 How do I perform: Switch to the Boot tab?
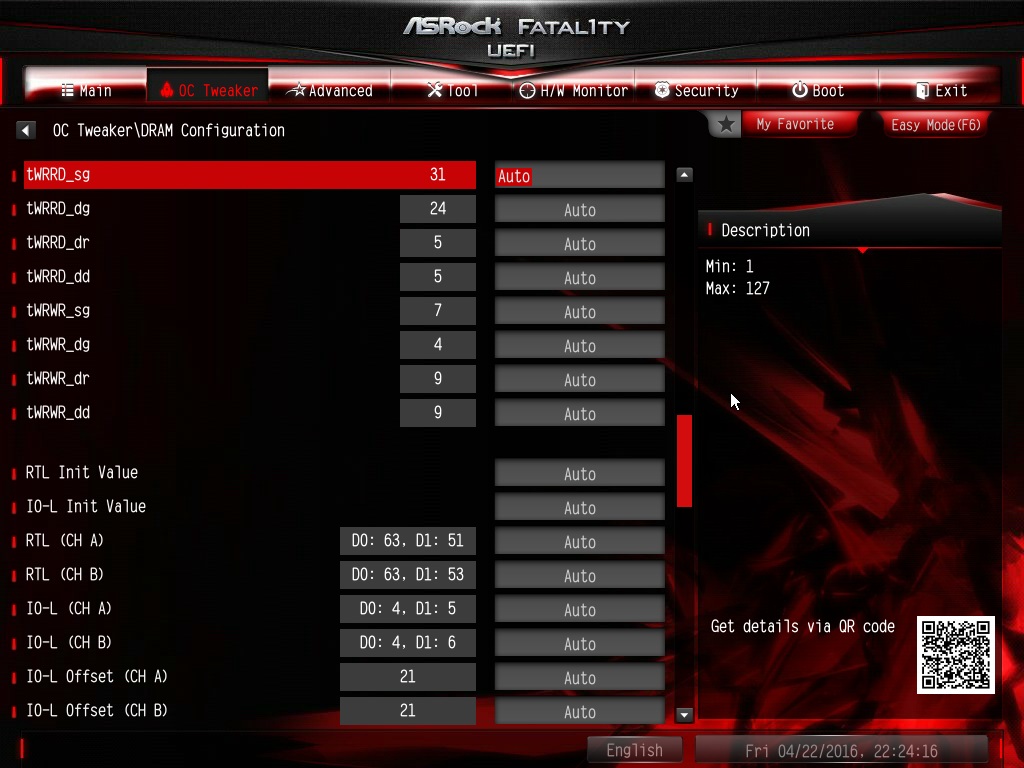point(818,90)
